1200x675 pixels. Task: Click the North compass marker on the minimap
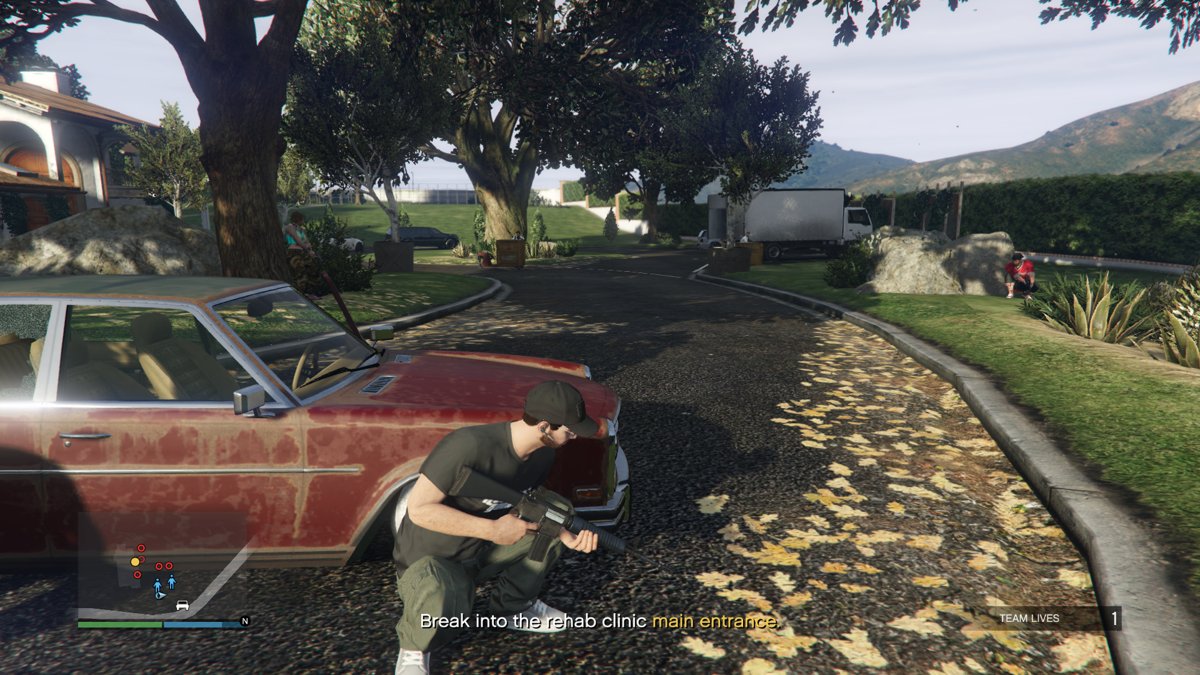click(244, 621)
